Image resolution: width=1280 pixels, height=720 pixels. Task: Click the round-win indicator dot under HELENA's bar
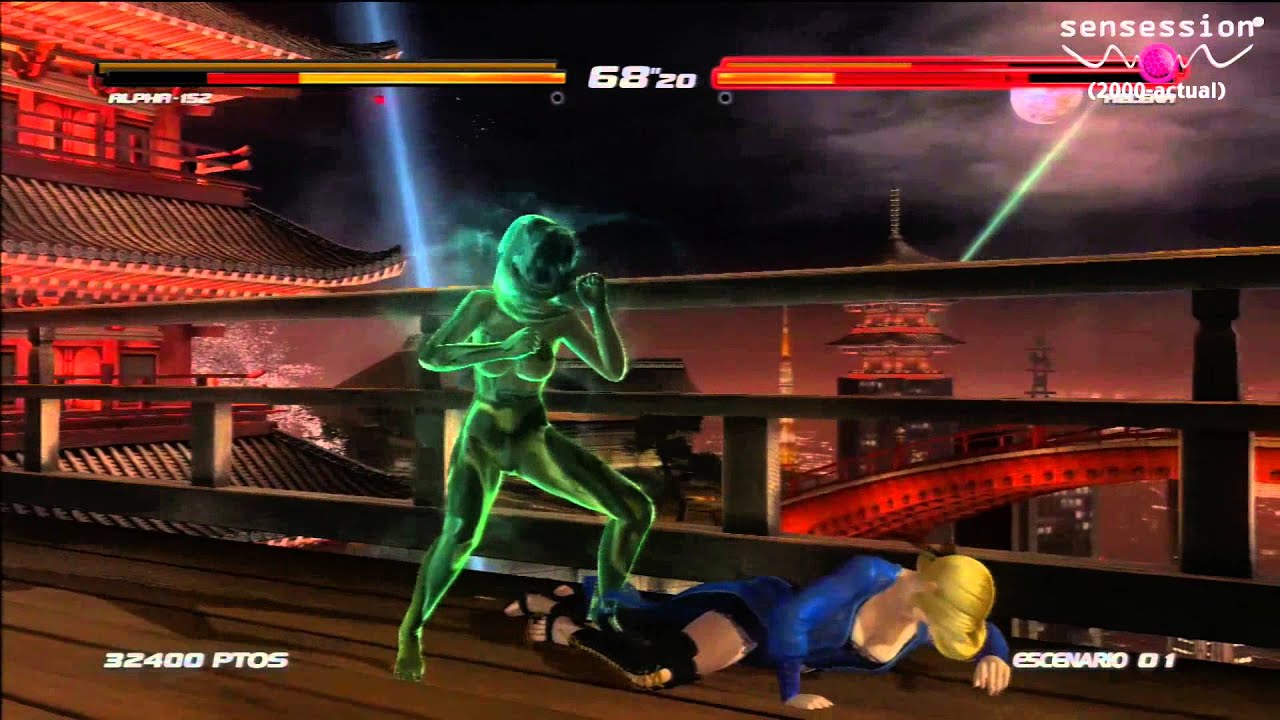pyautogui.click(x=726, y=96)
